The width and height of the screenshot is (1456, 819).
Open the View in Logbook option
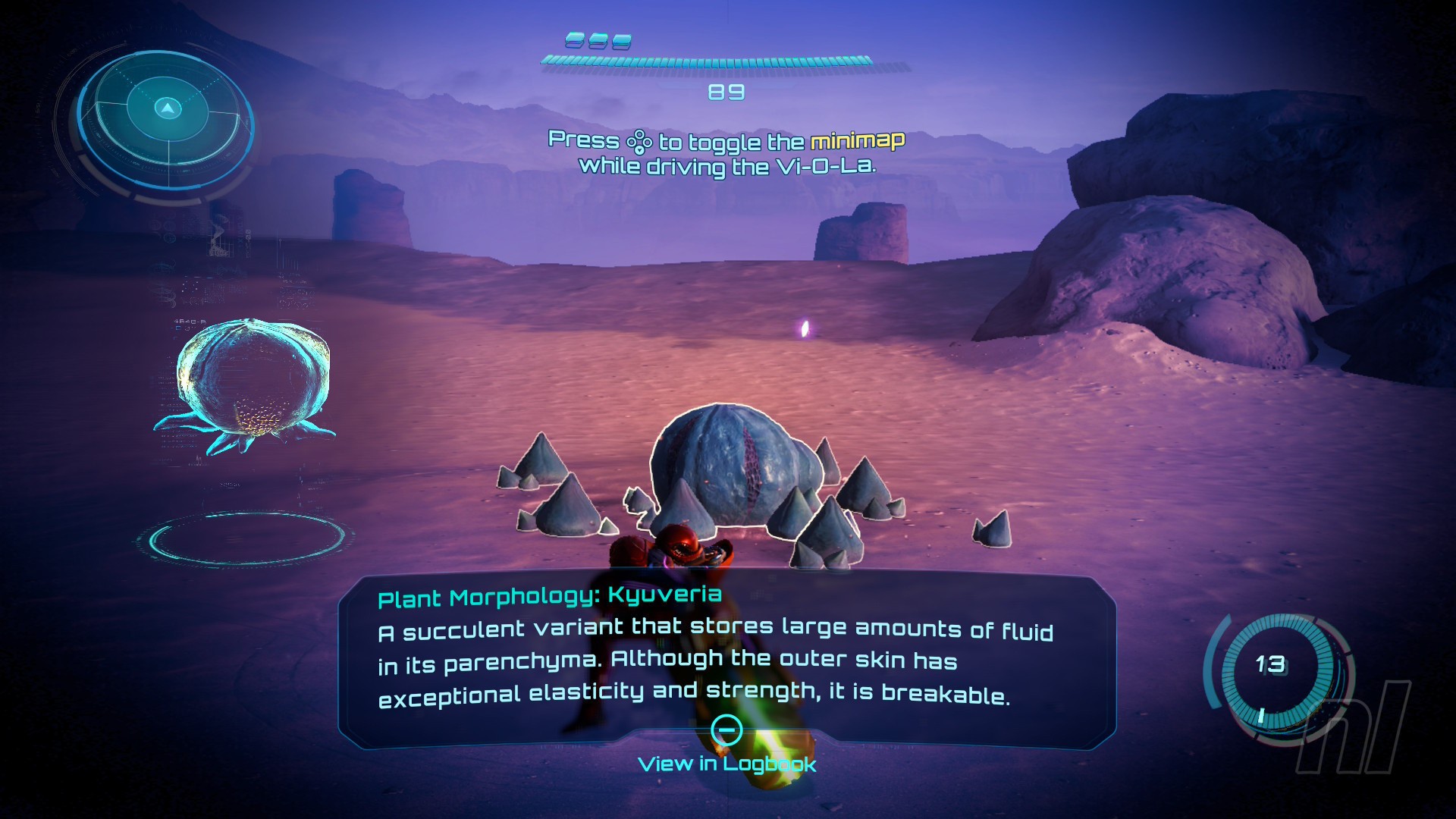[726, 763]
